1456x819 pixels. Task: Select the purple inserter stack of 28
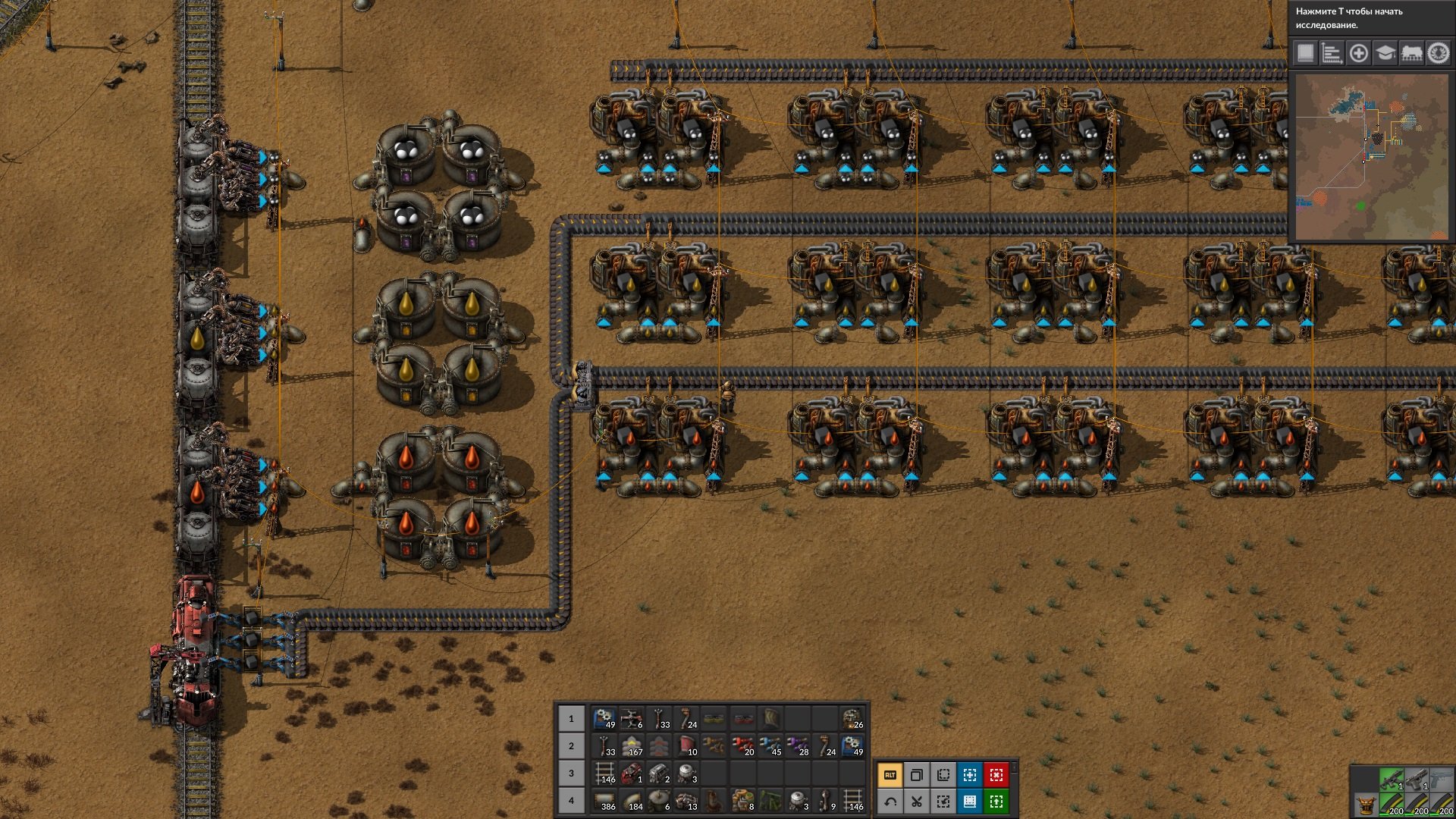coord(797,746)
